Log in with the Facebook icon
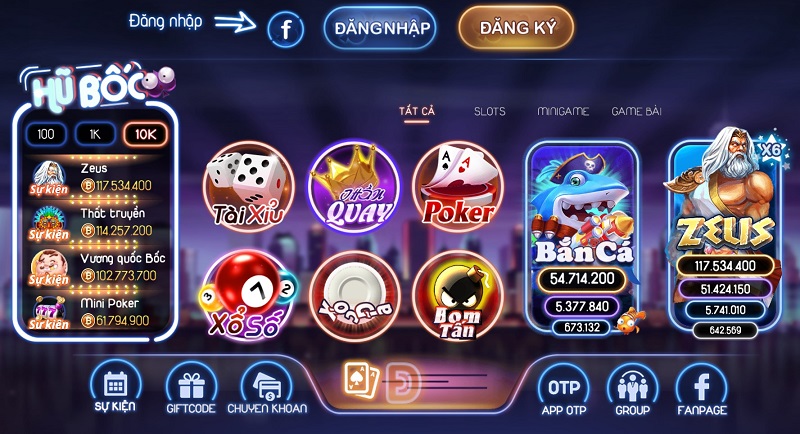This screenshot has height=434, width=800. click(285, 31)
